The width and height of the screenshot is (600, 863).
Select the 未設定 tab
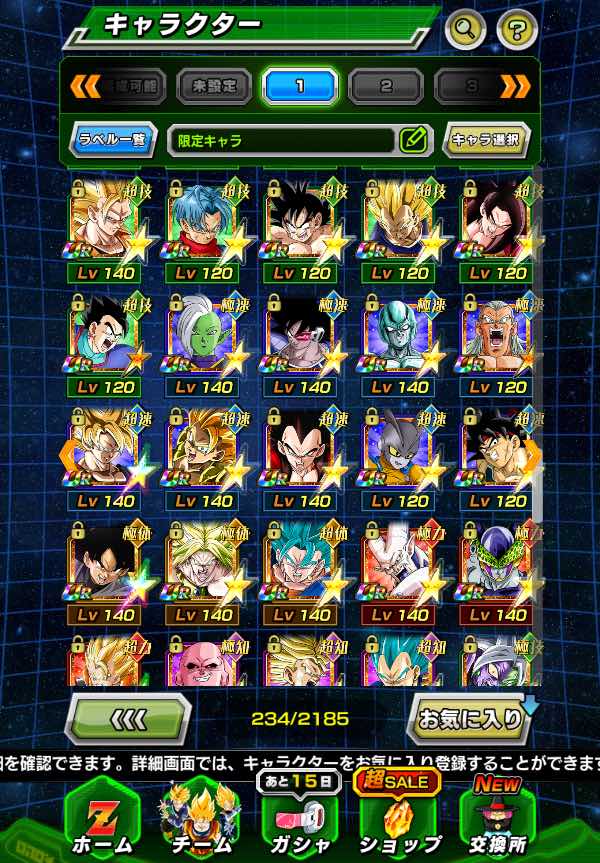[x=214, y=87]
